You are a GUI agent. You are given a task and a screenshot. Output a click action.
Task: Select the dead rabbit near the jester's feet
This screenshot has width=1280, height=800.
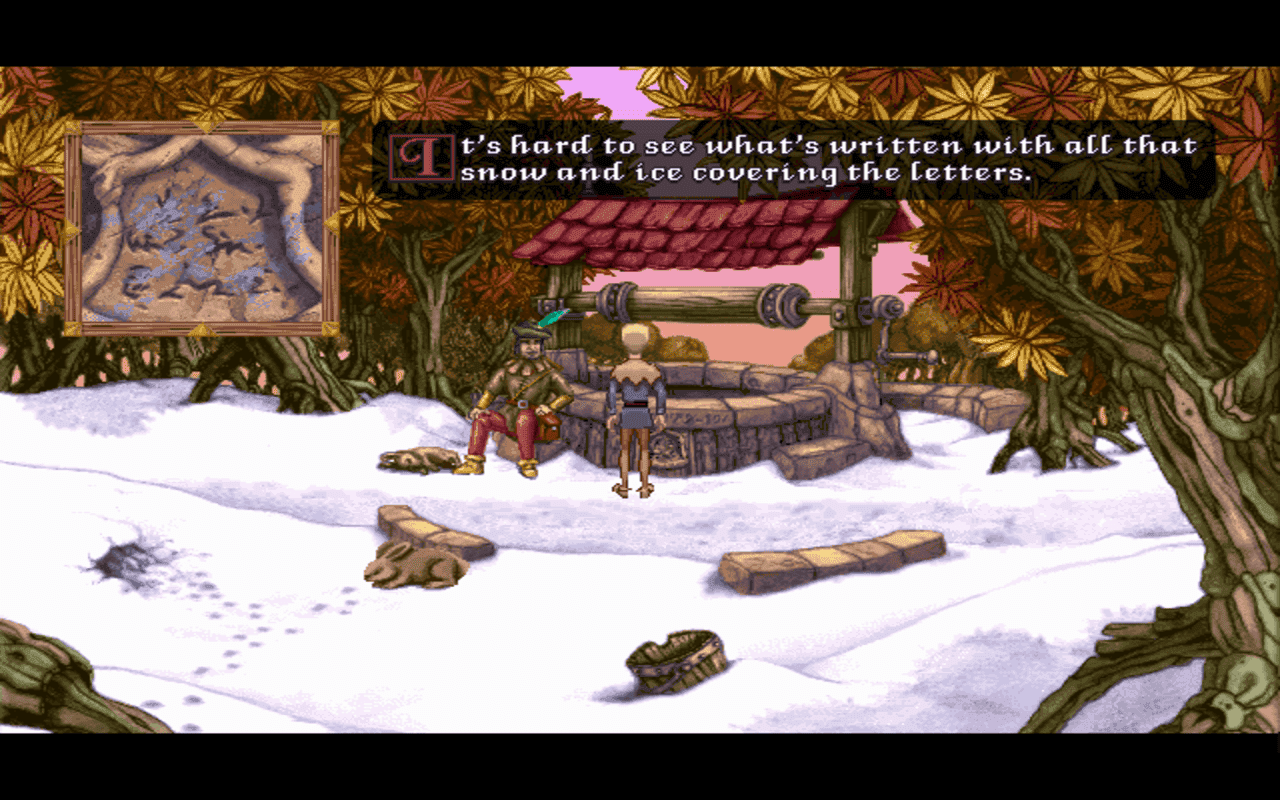click(x=416, y=456)
